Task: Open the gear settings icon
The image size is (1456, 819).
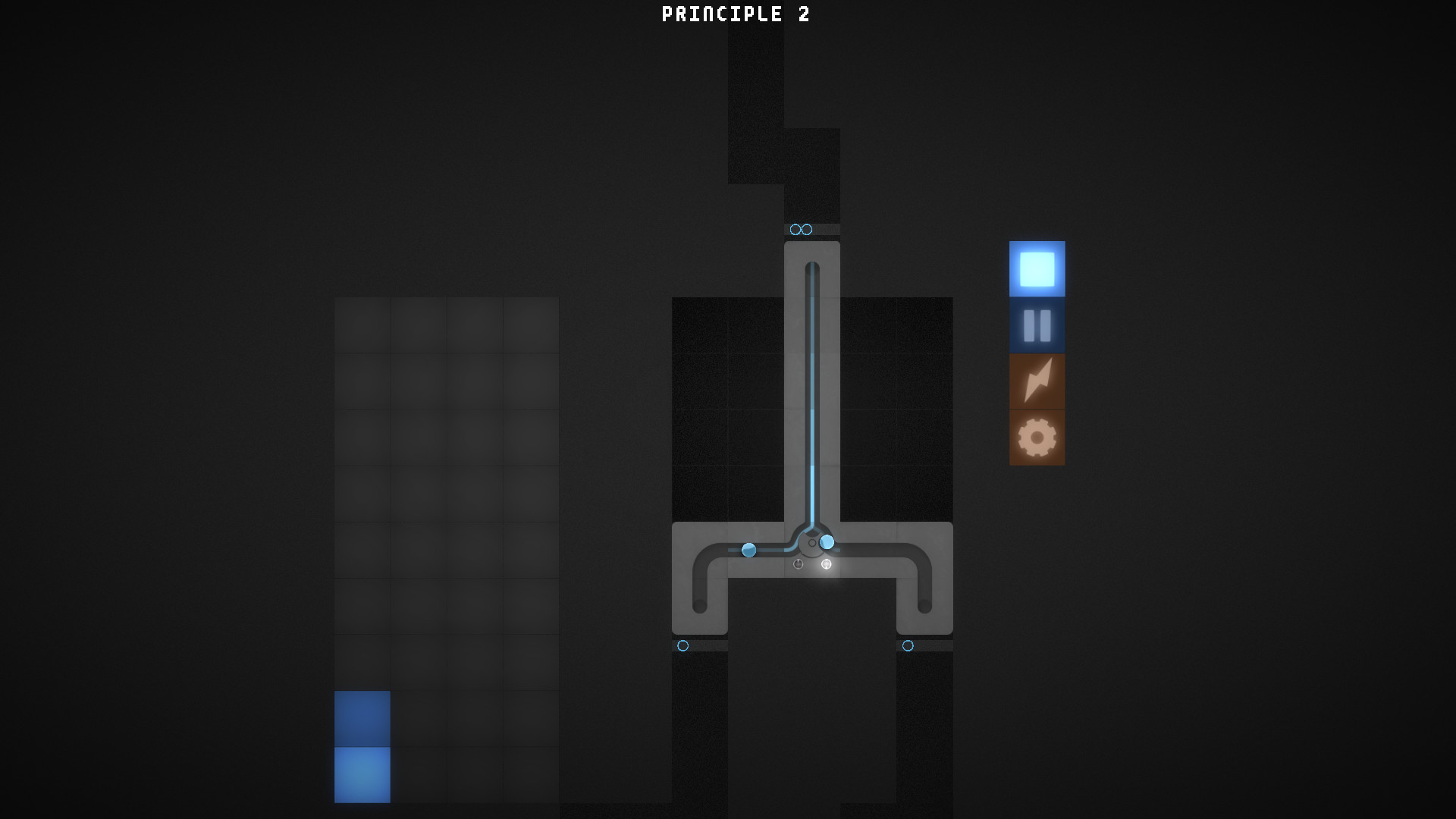Action: point(1036,438)
